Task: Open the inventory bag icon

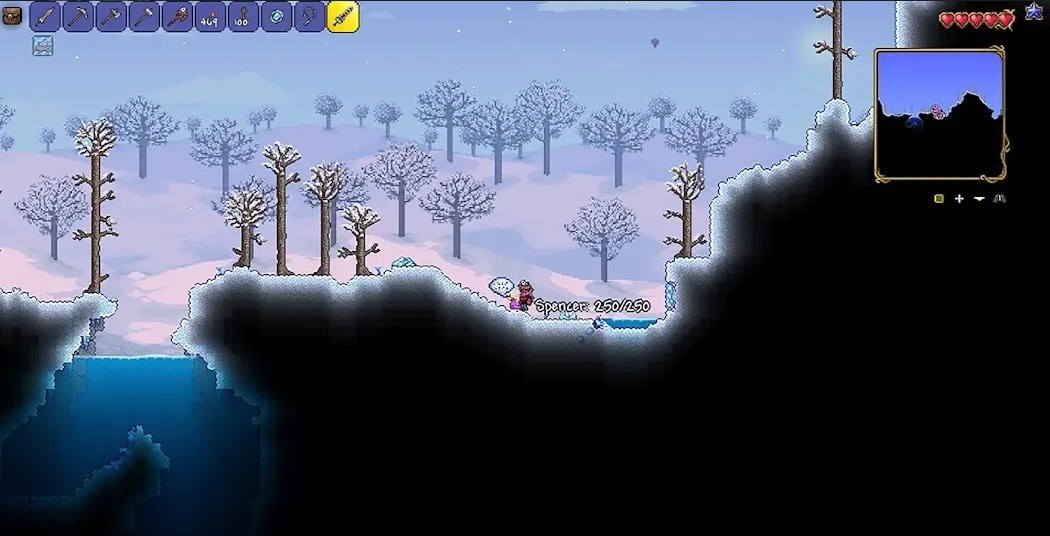Action: pos(12,16)
